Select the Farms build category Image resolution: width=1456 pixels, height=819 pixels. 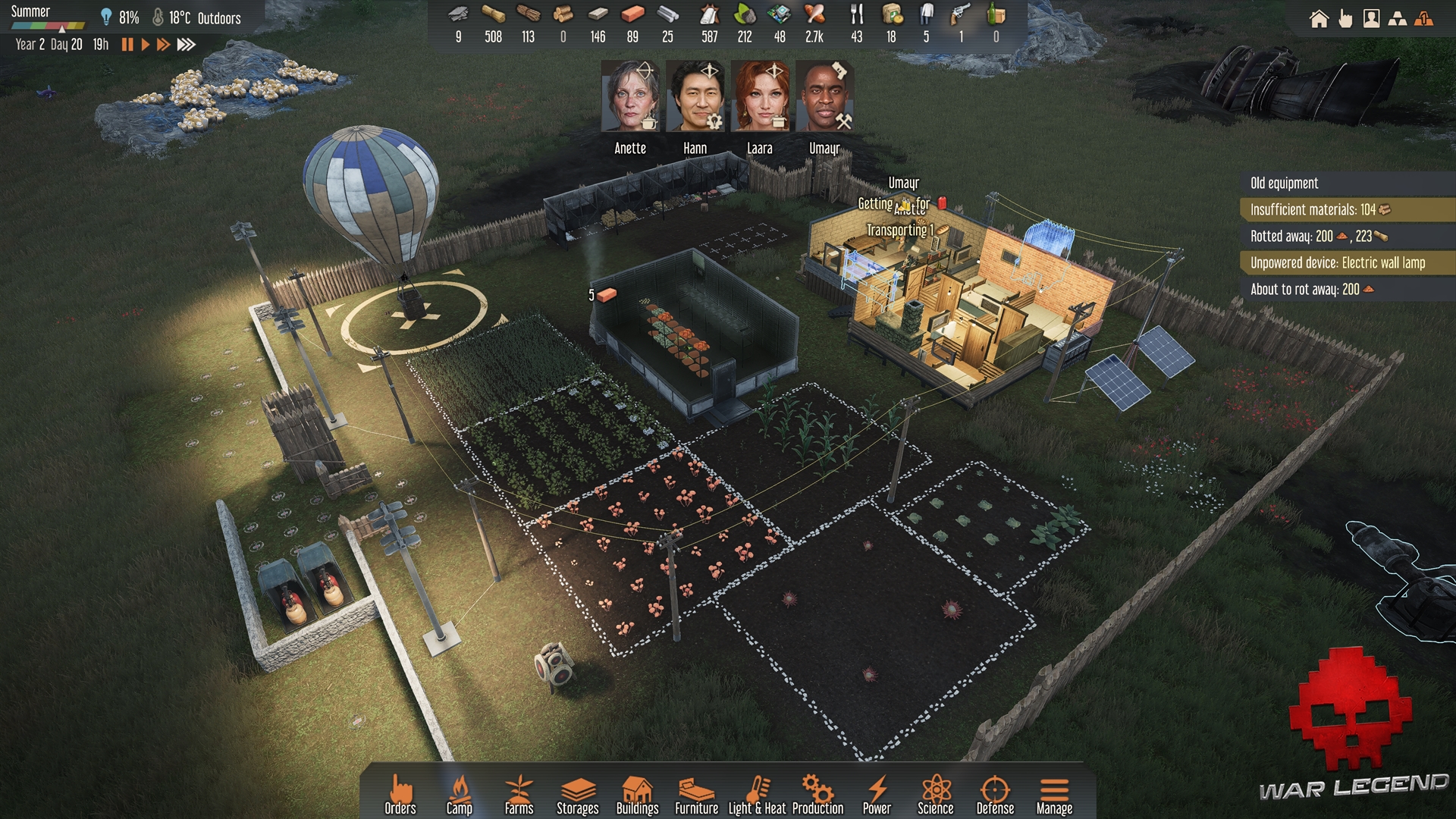point(519,794)
